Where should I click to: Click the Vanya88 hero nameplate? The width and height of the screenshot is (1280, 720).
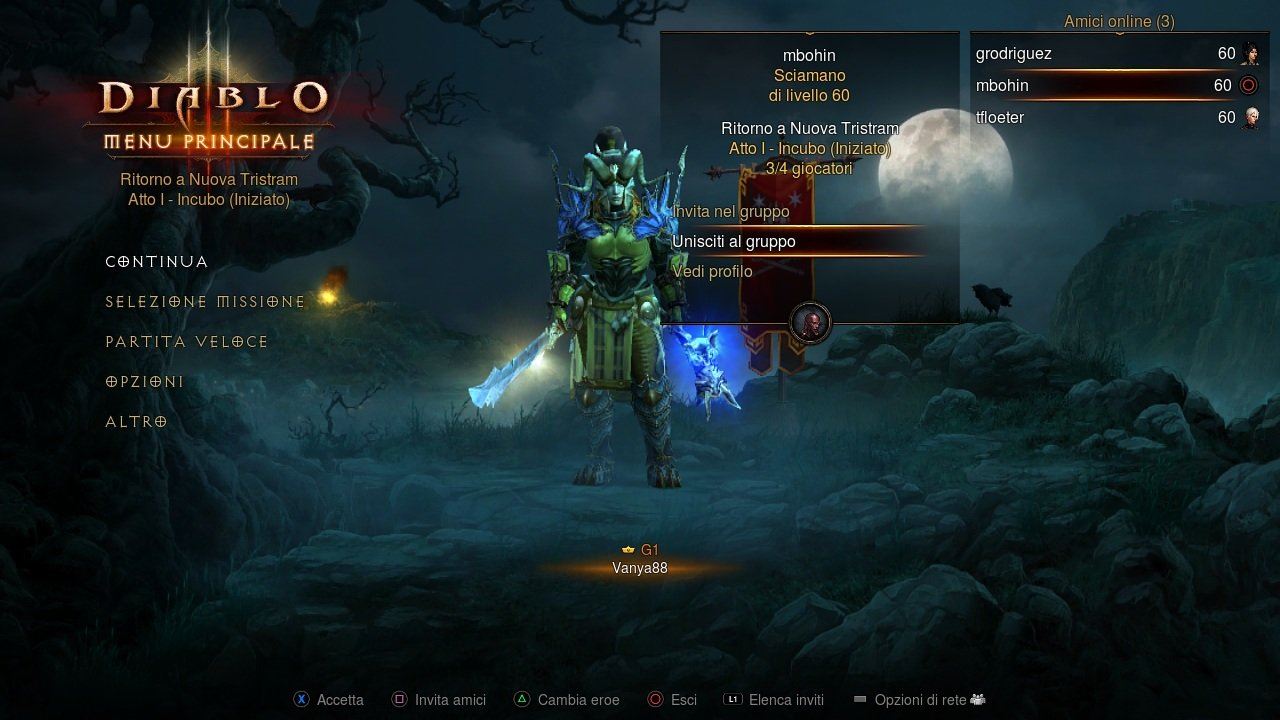(x=640, y=568)
